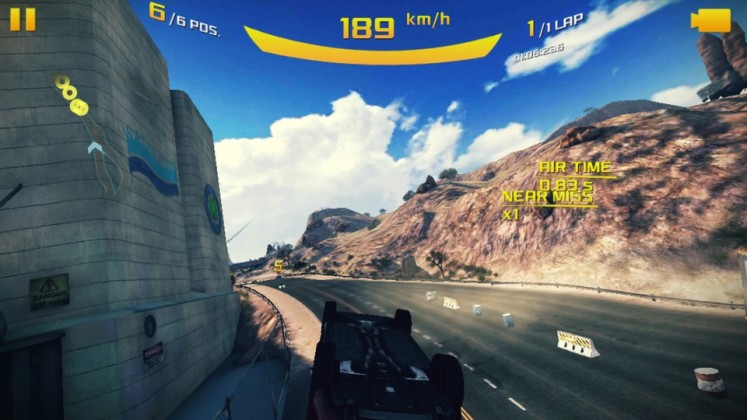This screenshot has width=747, height=420.
Task: Pause the race
Action: pyautogui.click(x=22, y=19)
